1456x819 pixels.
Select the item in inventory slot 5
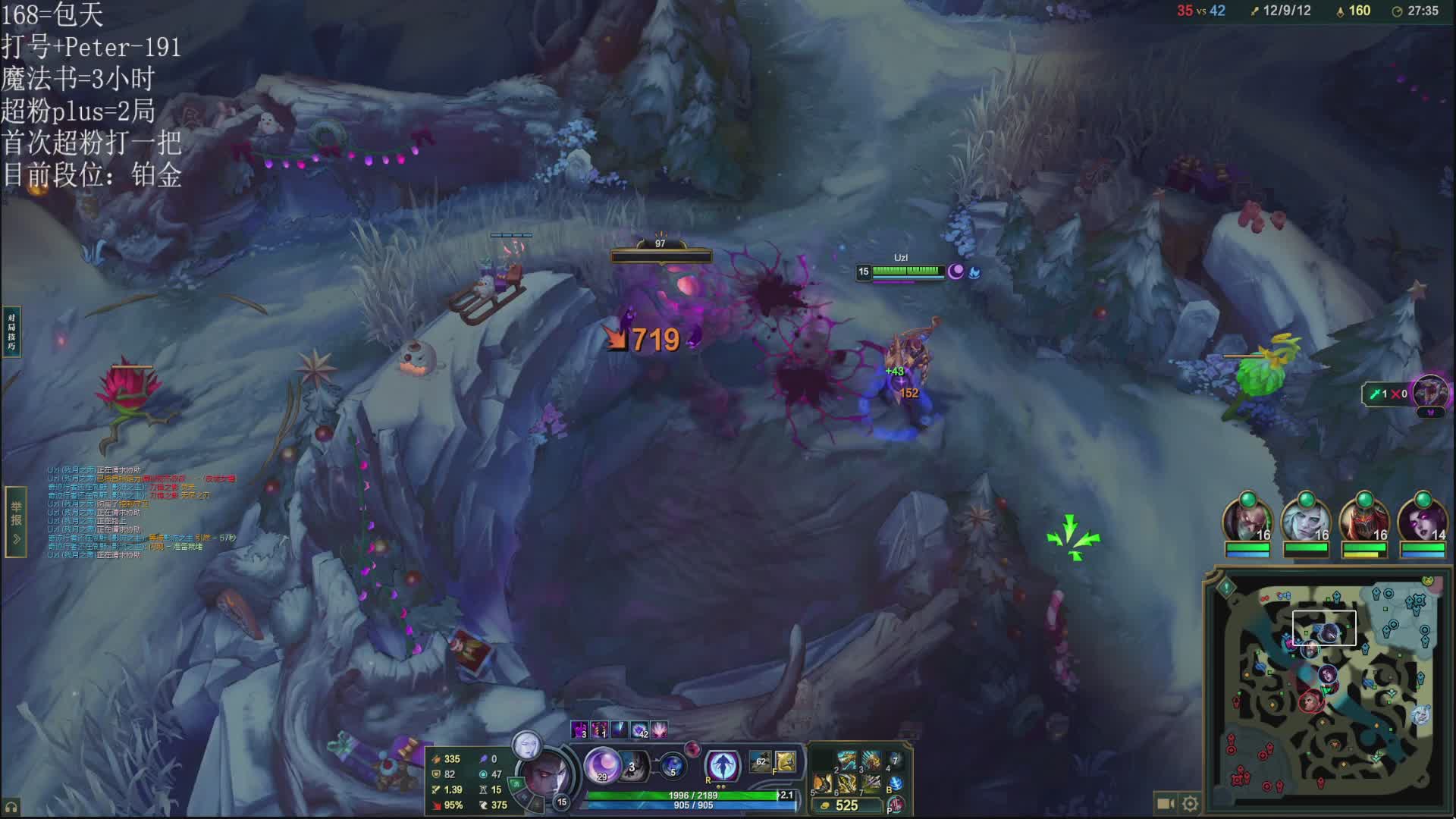click(x=822, y=783)
